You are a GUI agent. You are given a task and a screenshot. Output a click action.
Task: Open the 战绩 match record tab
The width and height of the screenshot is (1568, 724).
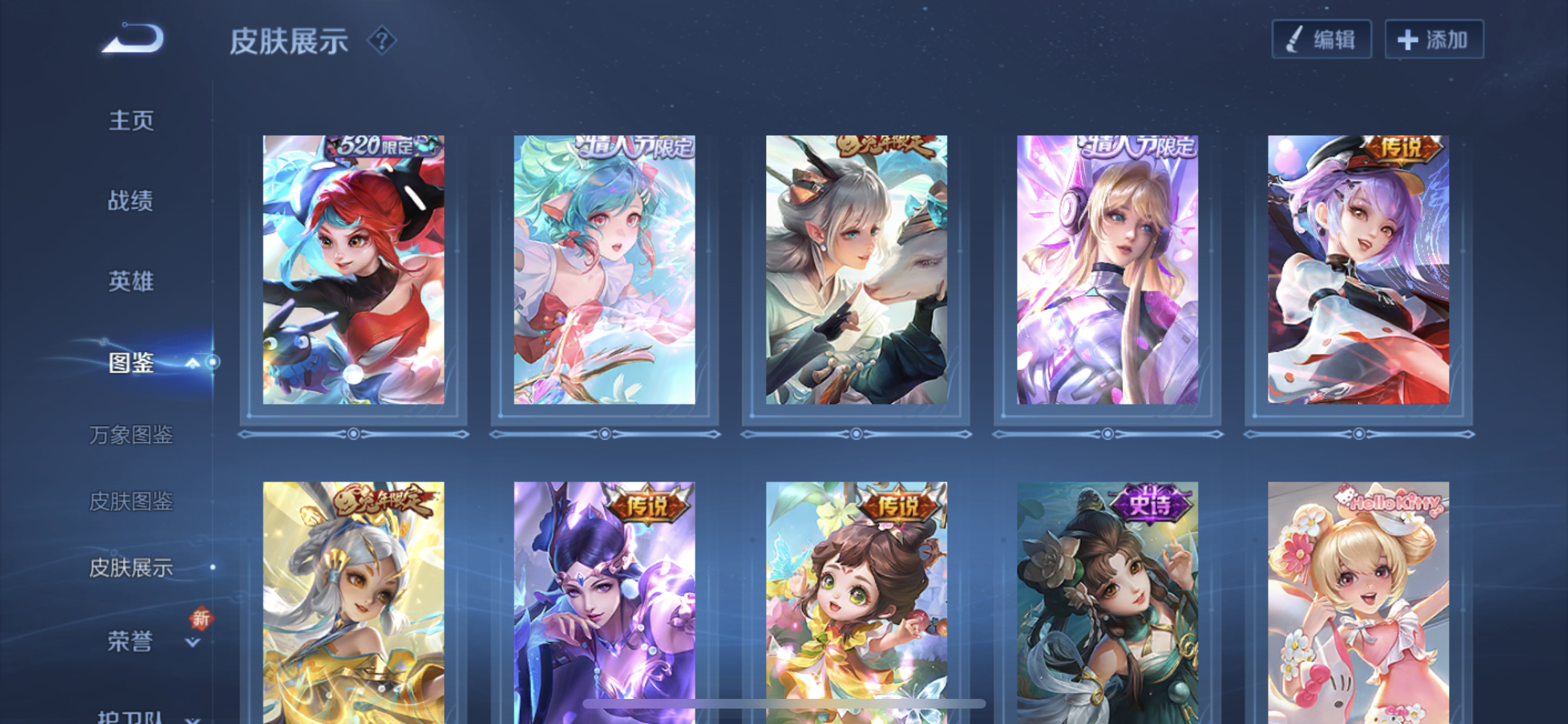coord(131,201)
